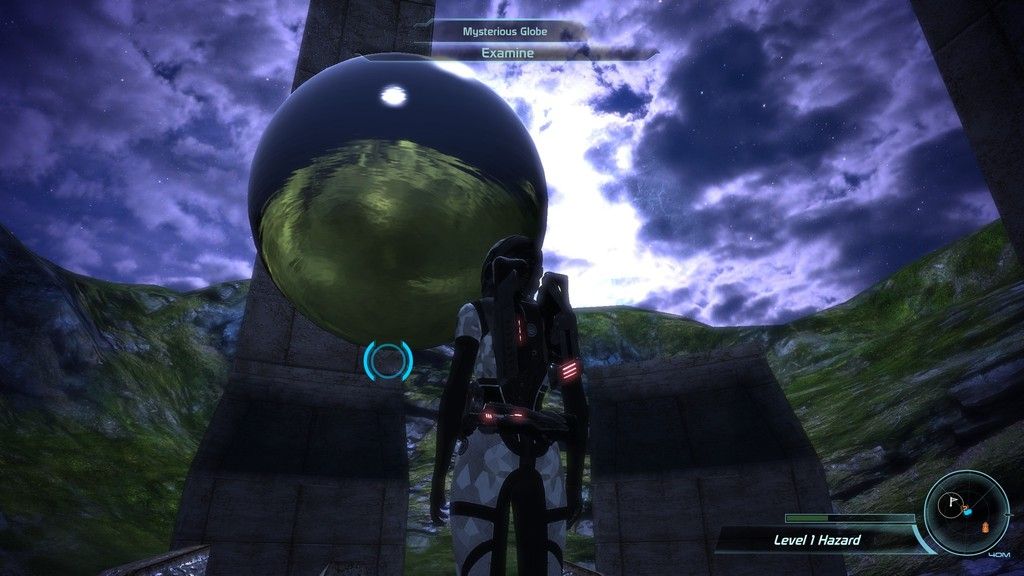1024x576 pixels.
Task: Click the circular radar minimap
Action: tap(966, 512)
